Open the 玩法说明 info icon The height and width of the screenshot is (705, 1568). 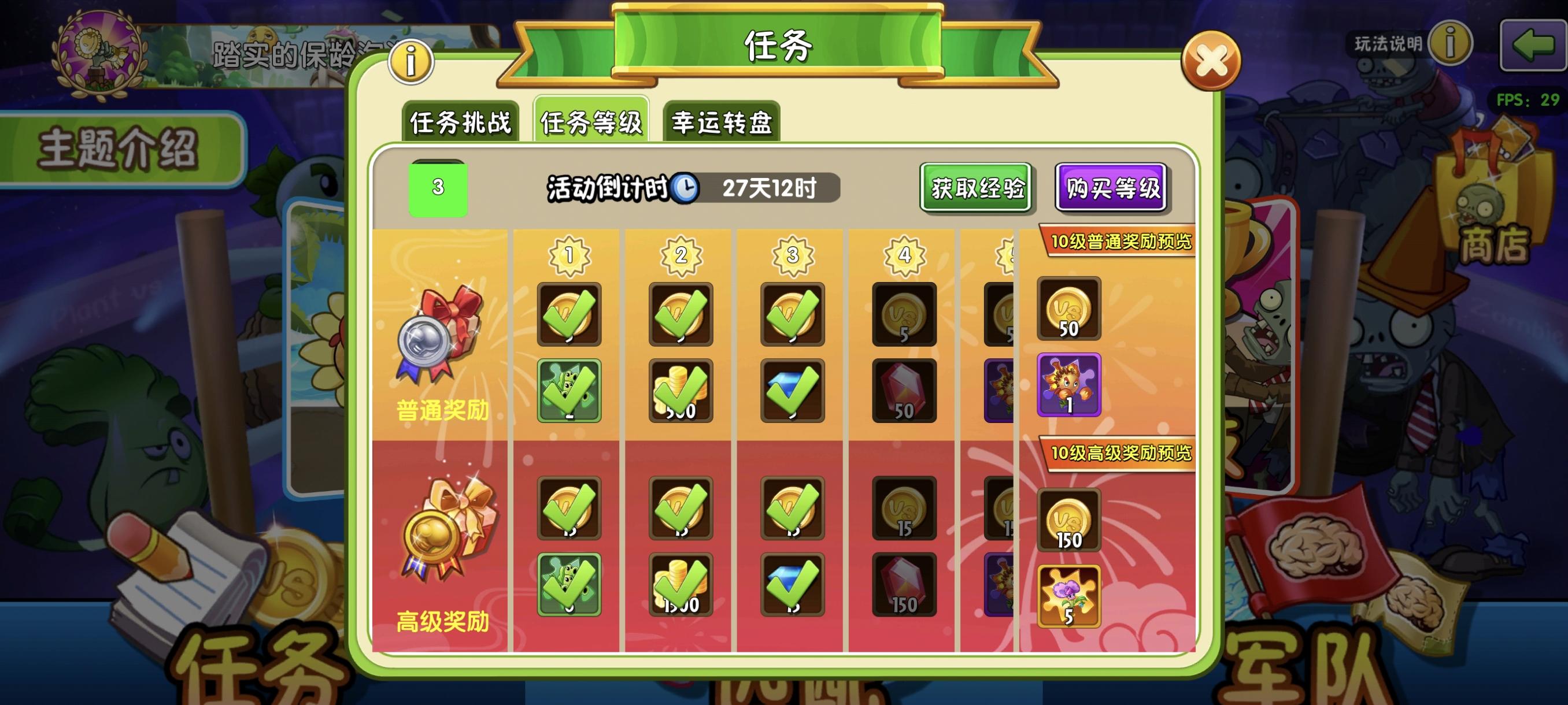pos(1451,44)
